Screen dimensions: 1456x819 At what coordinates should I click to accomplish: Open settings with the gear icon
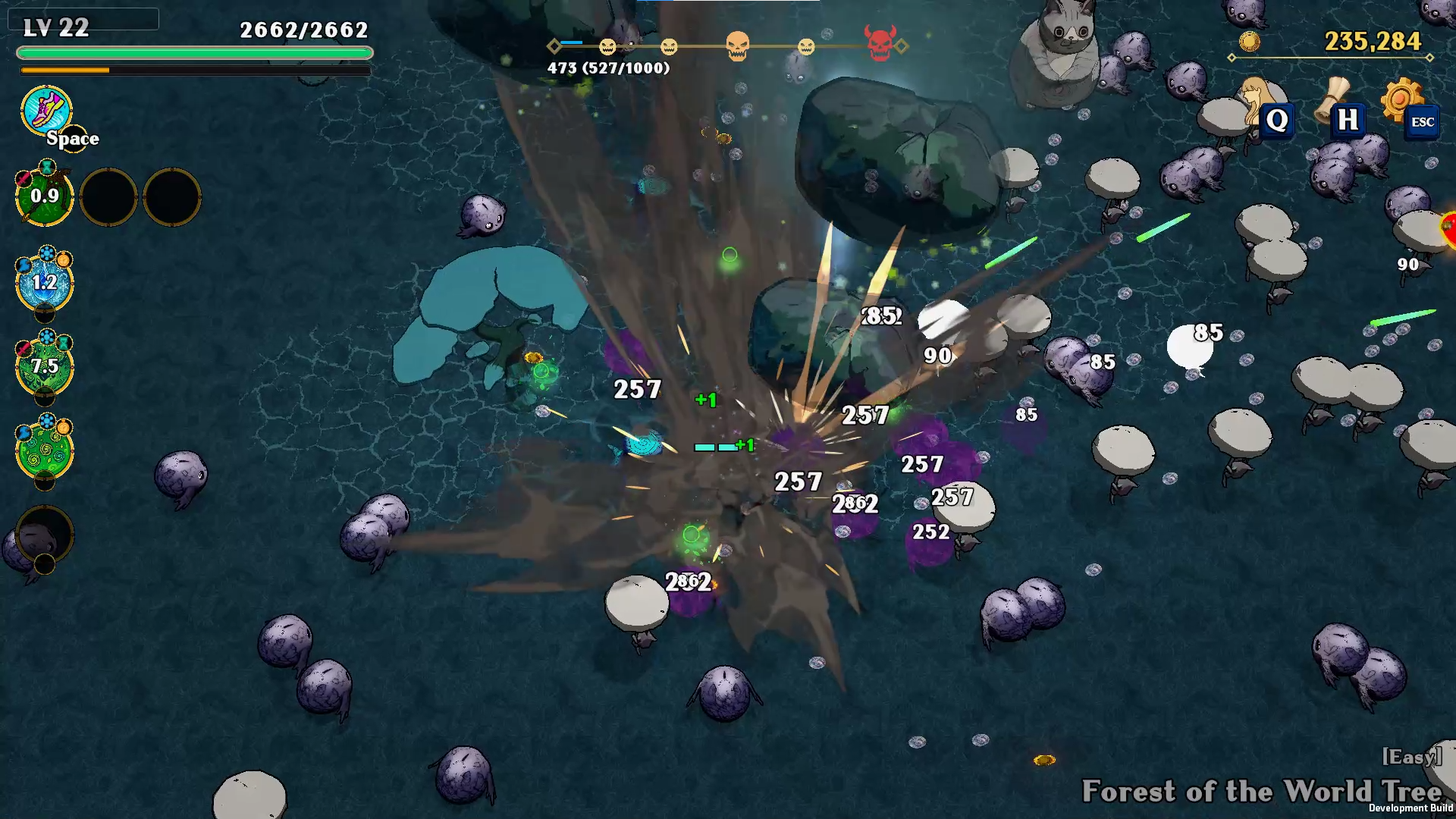click(x=1401, y=99)
